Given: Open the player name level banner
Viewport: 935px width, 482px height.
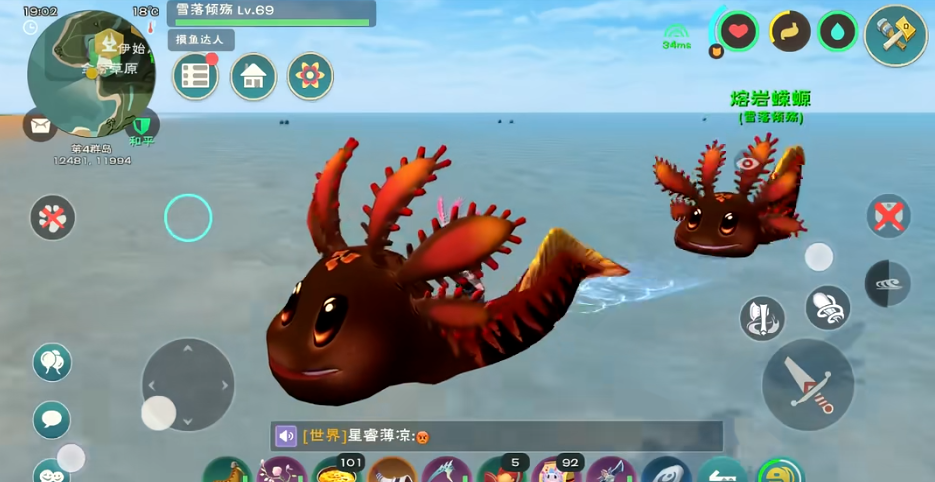Looking at the screenshot, I should 271,13.
